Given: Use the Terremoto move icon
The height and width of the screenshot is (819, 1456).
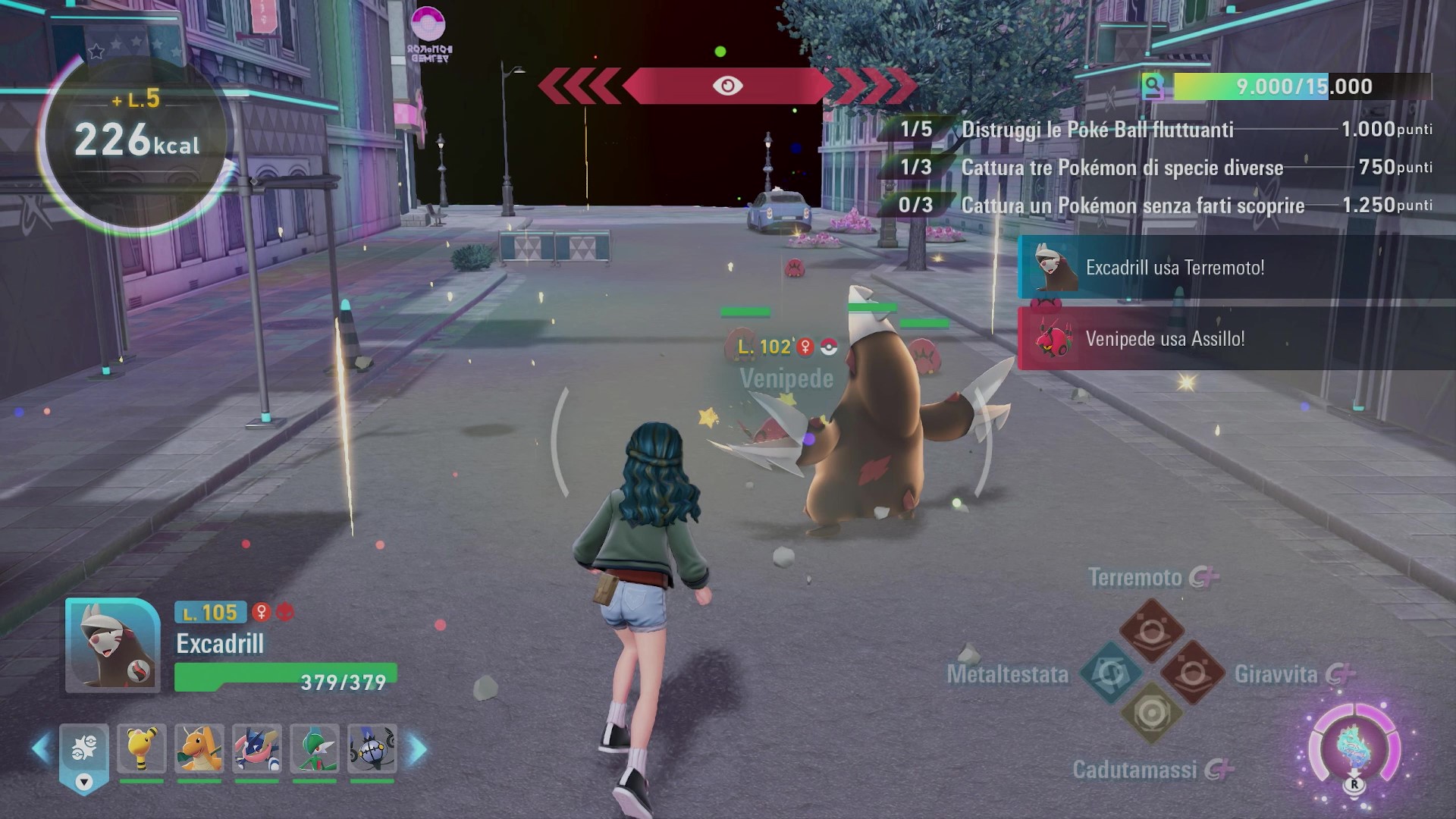Looking at the screenshot, I should 1151,630.
